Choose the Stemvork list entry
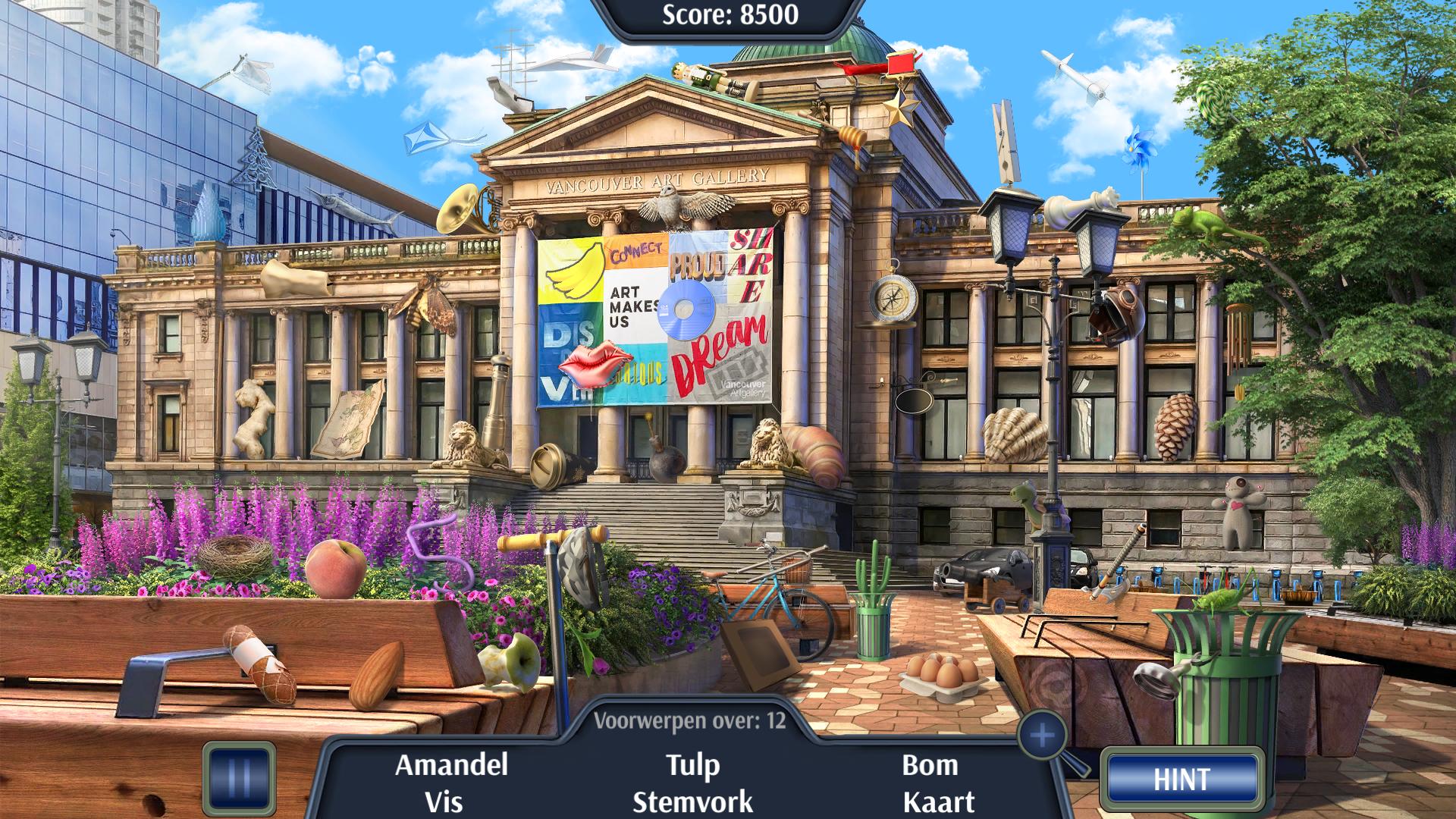Image resolution: width=1456 pixels, height=819 pixels. tap(692, 802)
